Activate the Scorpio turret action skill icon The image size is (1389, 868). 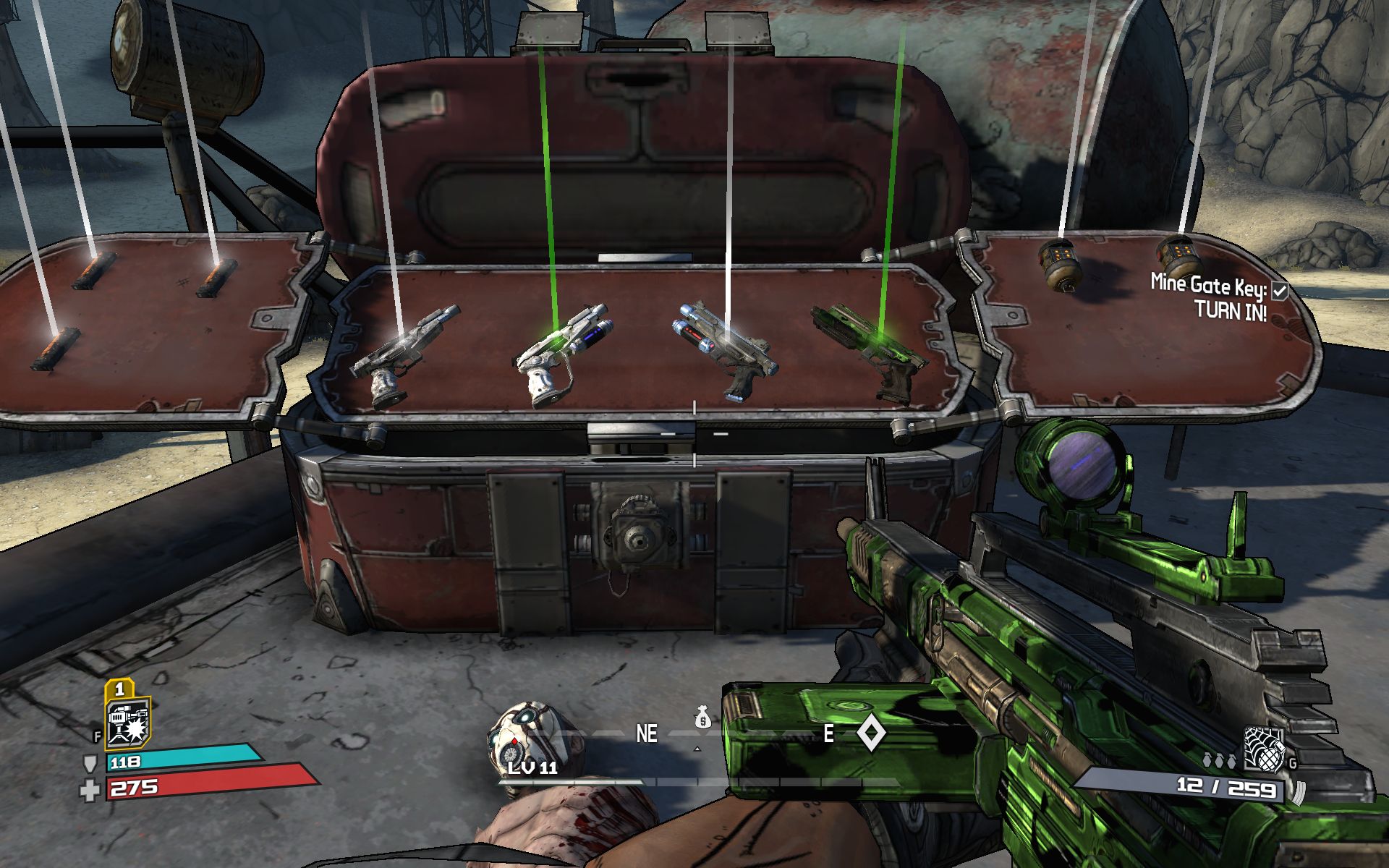pos(128,723)
